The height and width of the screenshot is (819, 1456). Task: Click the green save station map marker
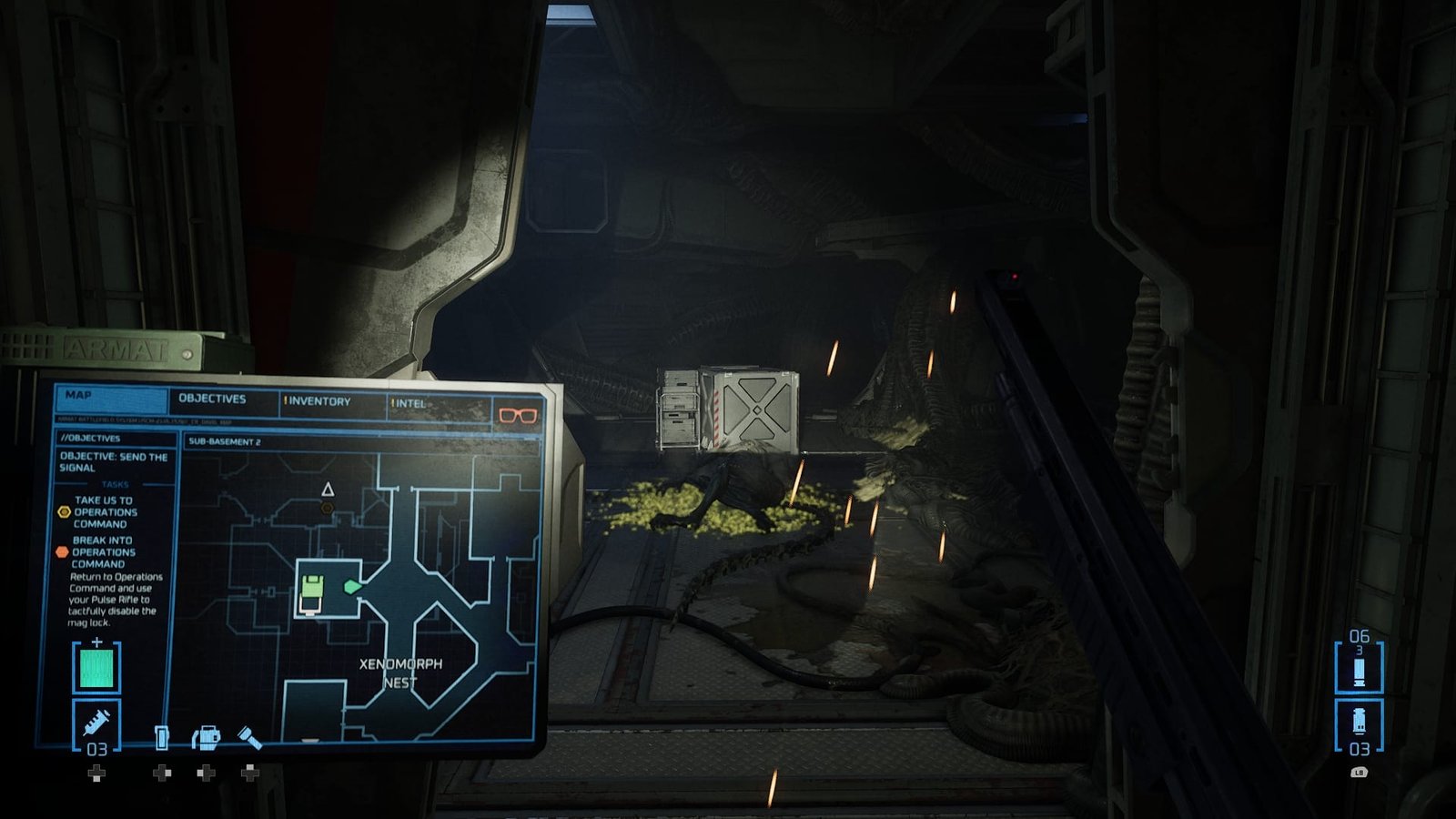pyautogui.click(x=312, y=591)
